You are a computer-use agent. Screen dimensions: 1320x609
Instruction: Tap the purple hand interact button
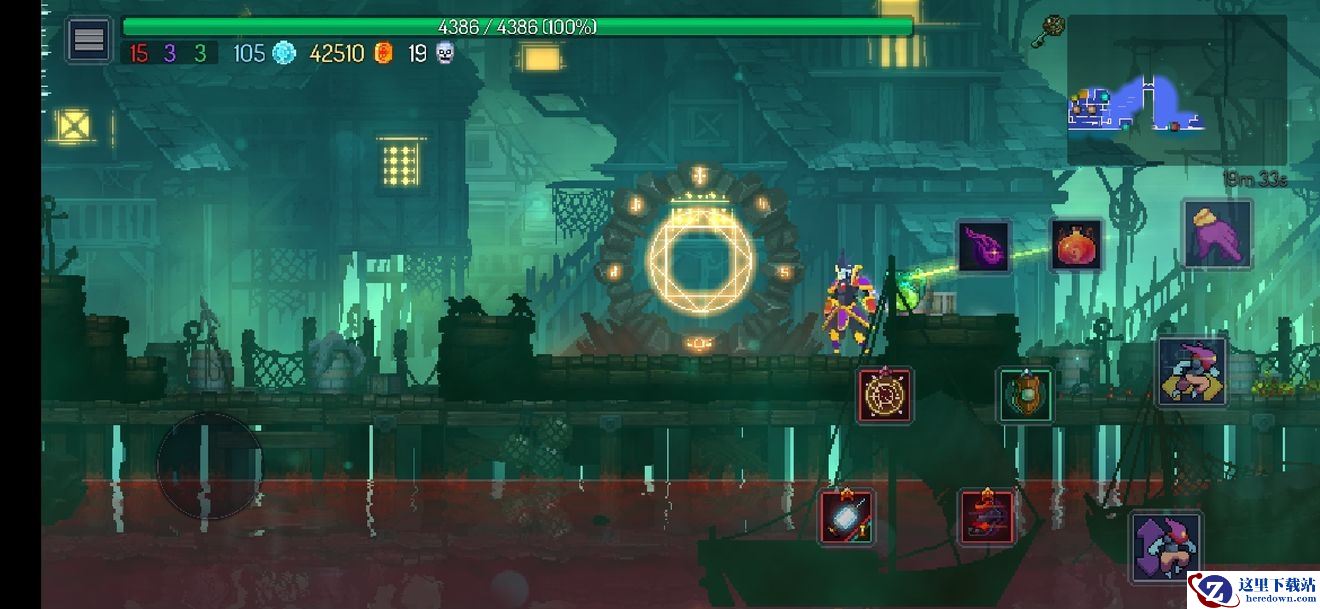(1217, 233)
